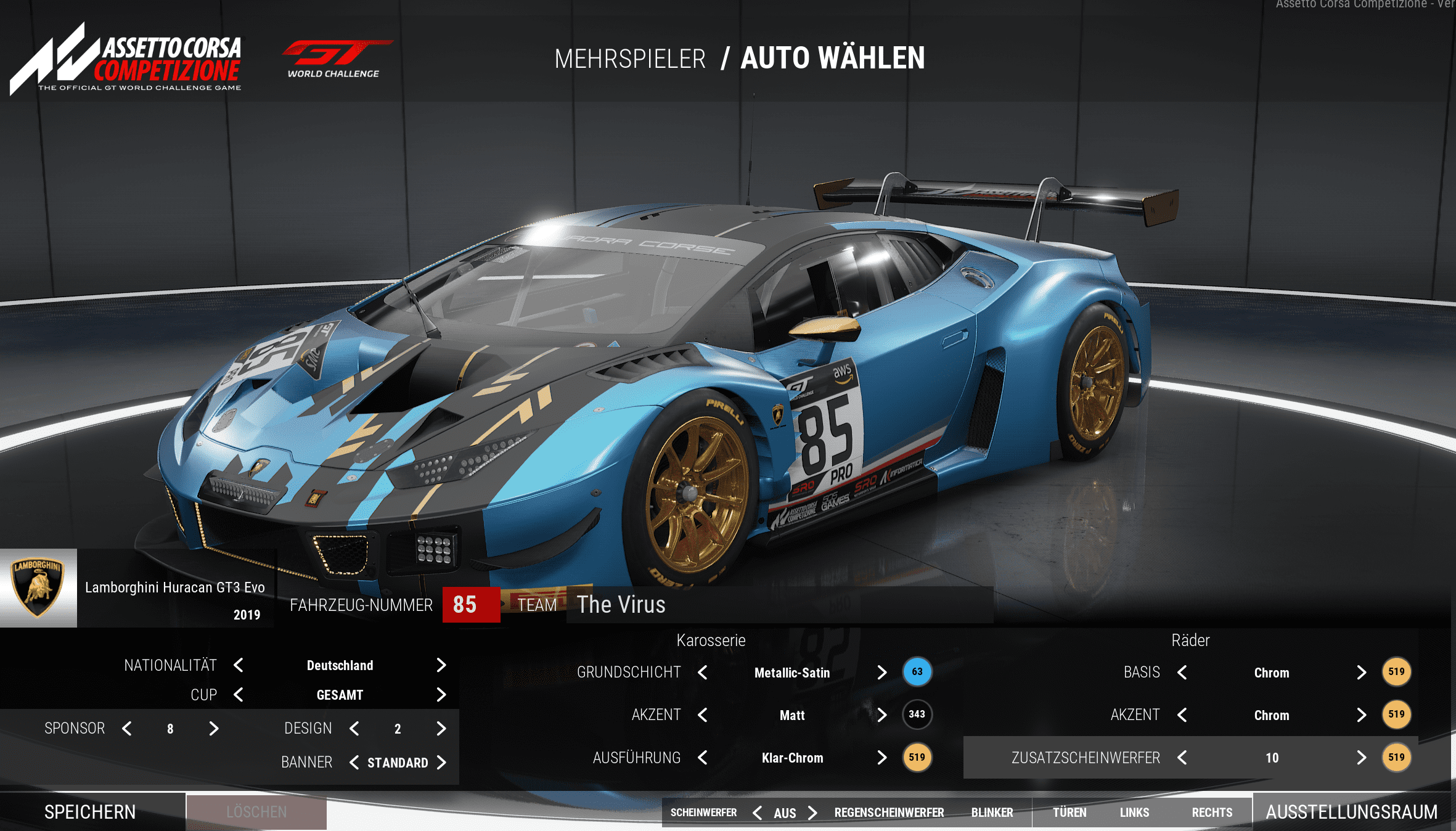
Task: Activate the Blinker indicators
Action: pos(992,813)
